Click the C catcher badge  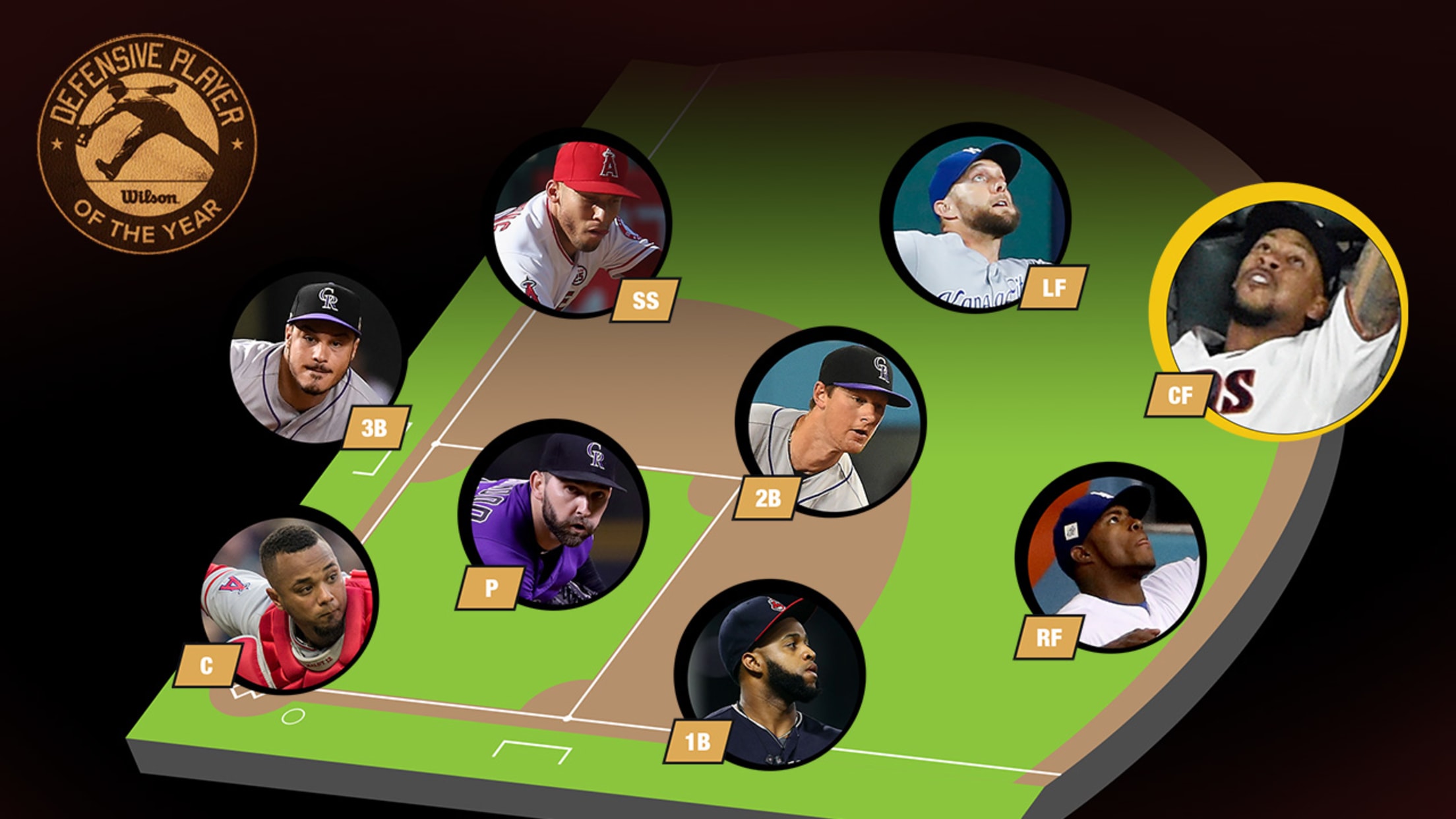click(206, 665)
